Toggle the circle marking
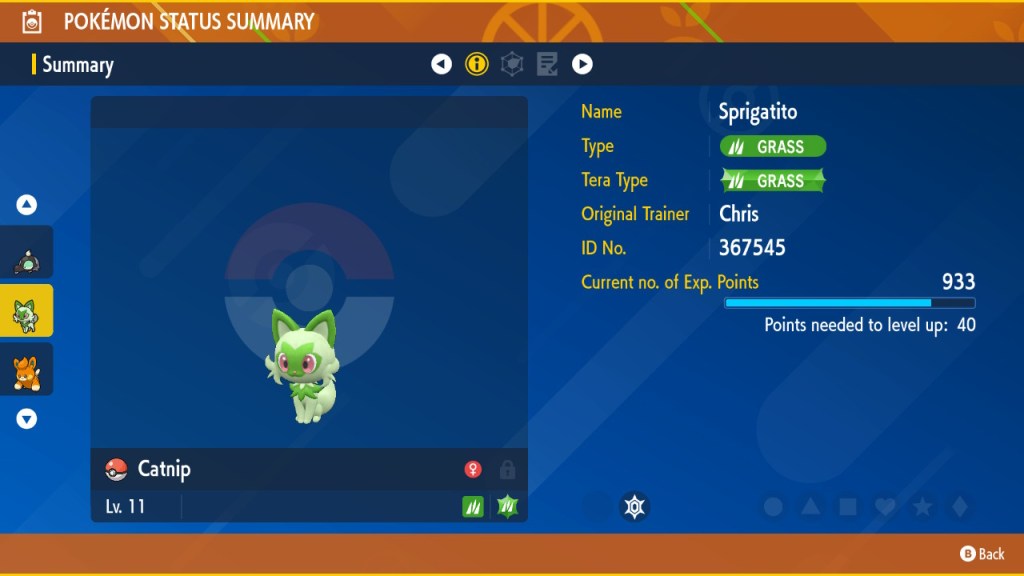Screen dimensions: 1024x576 [773, 507]
